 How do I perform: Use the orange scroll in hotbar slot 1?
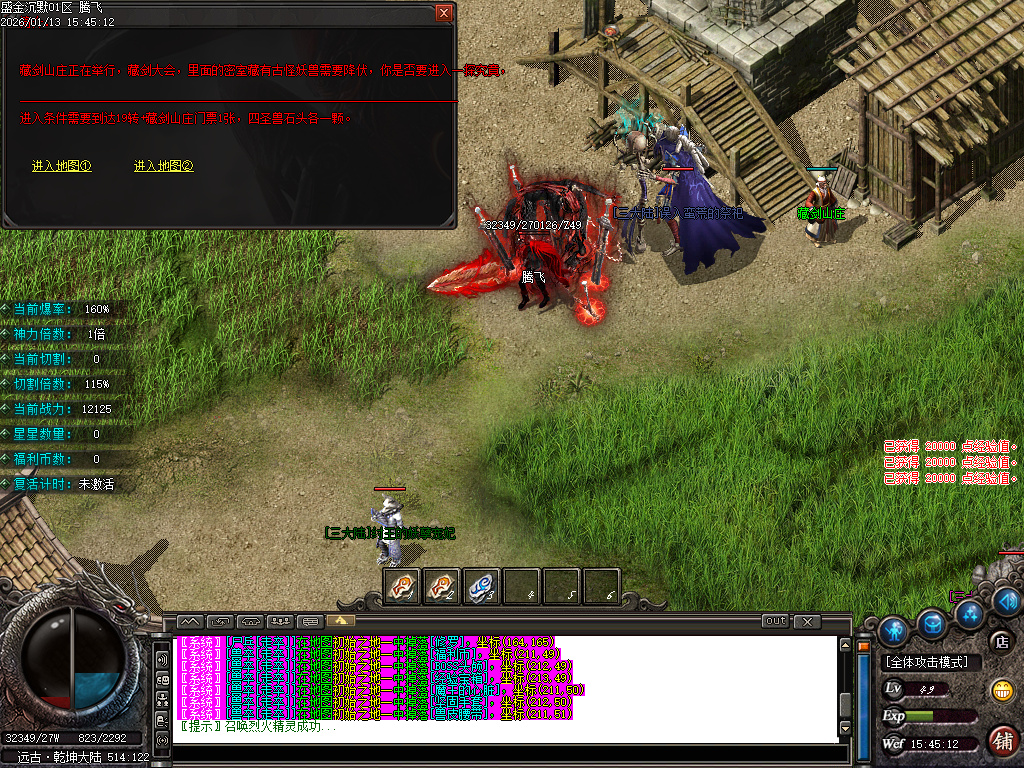point(402,587)
